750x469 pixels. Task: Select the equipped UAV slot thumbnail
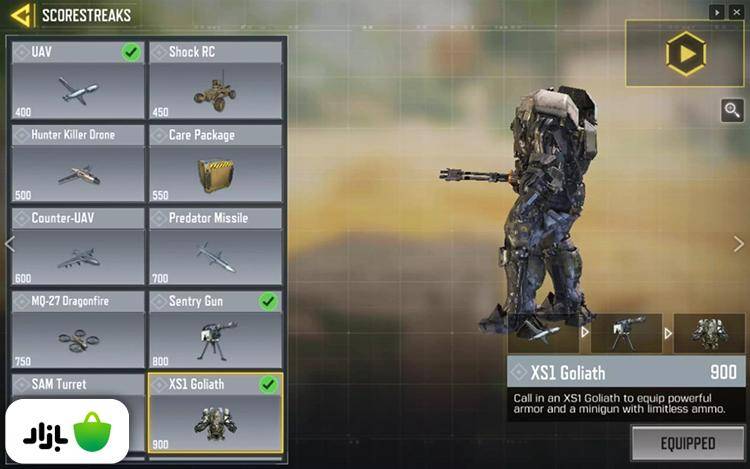click(x=543, y=333)
